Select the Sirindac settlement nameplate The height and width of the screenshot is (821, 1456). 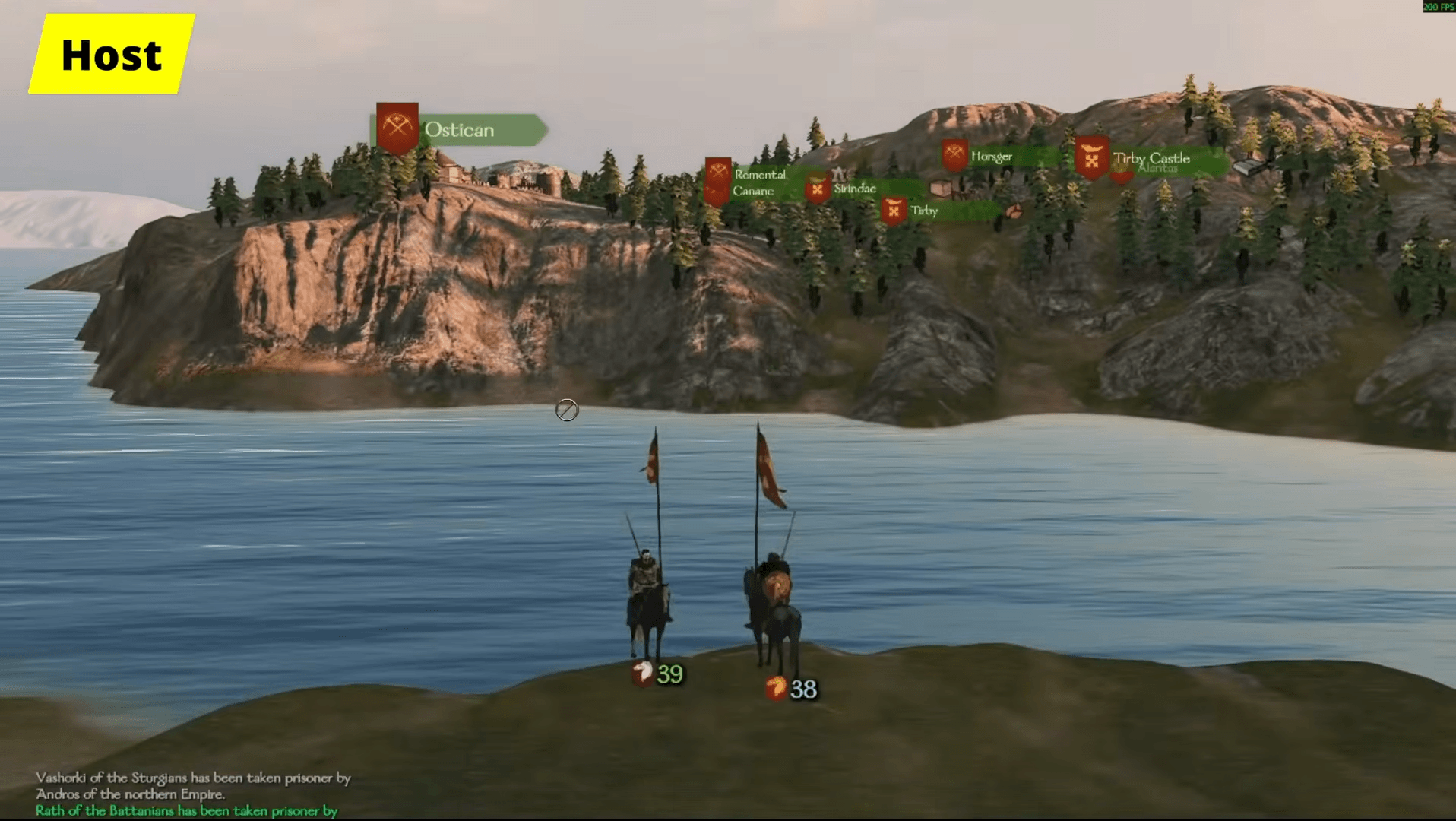tap(854, 189)
